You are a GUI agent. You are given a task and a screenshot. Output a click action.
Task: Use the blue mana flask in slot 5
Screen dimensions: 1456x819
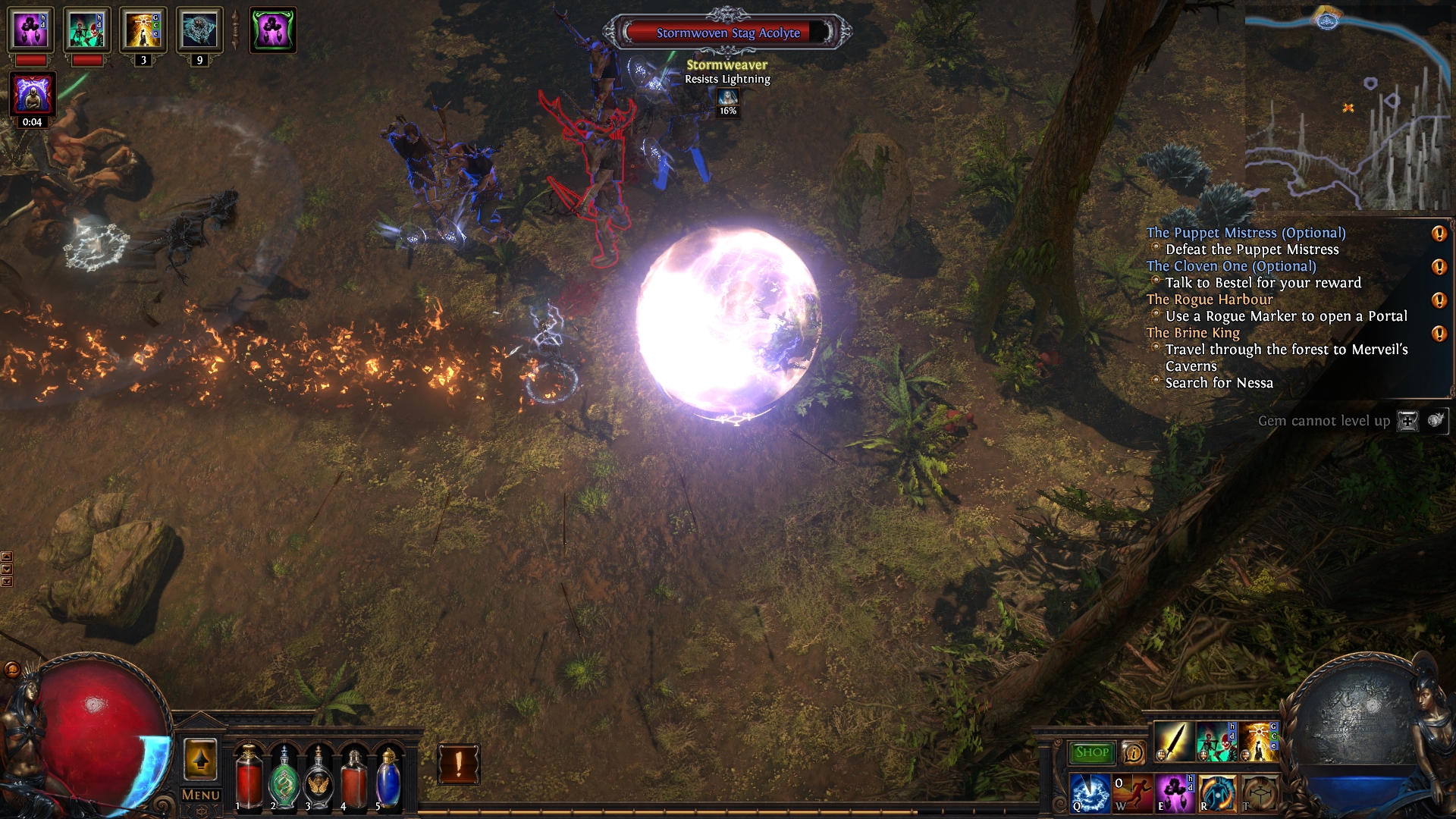click(388, 778)
